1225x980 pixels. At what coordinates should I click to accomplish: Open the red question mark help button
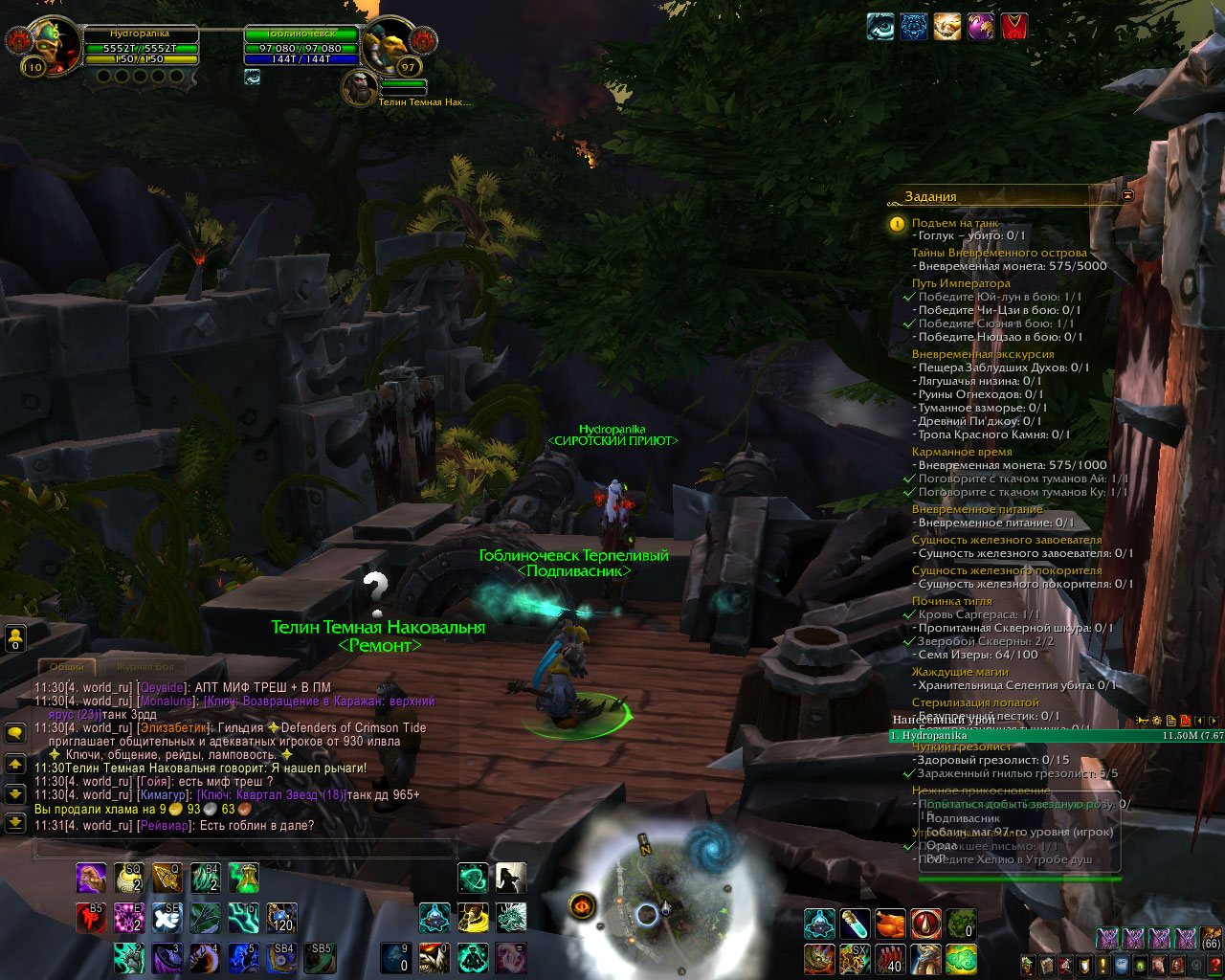[1215, 965]
